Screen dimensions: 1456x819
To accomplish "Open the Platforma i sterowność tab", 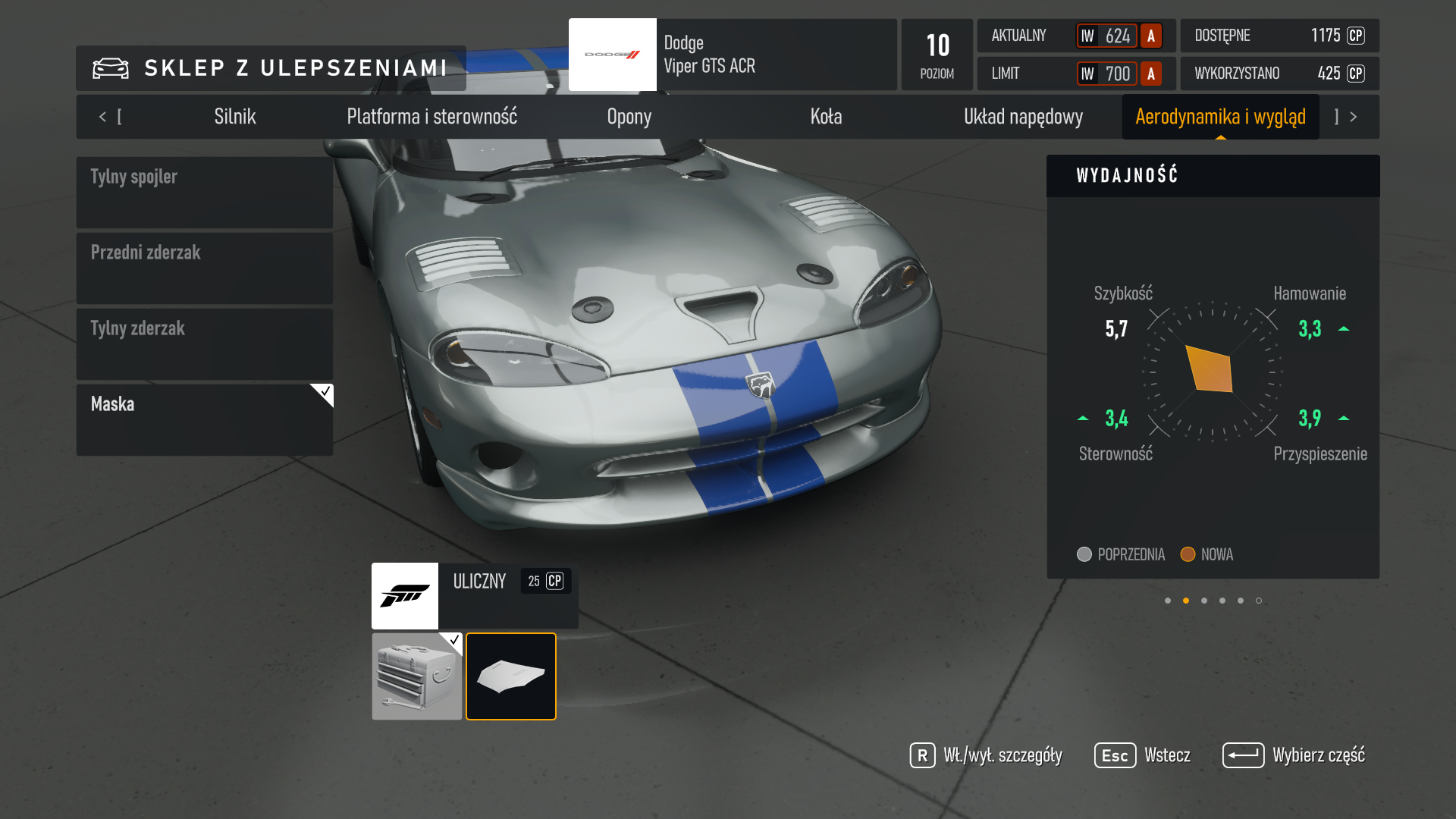I will tap(431, 117).
